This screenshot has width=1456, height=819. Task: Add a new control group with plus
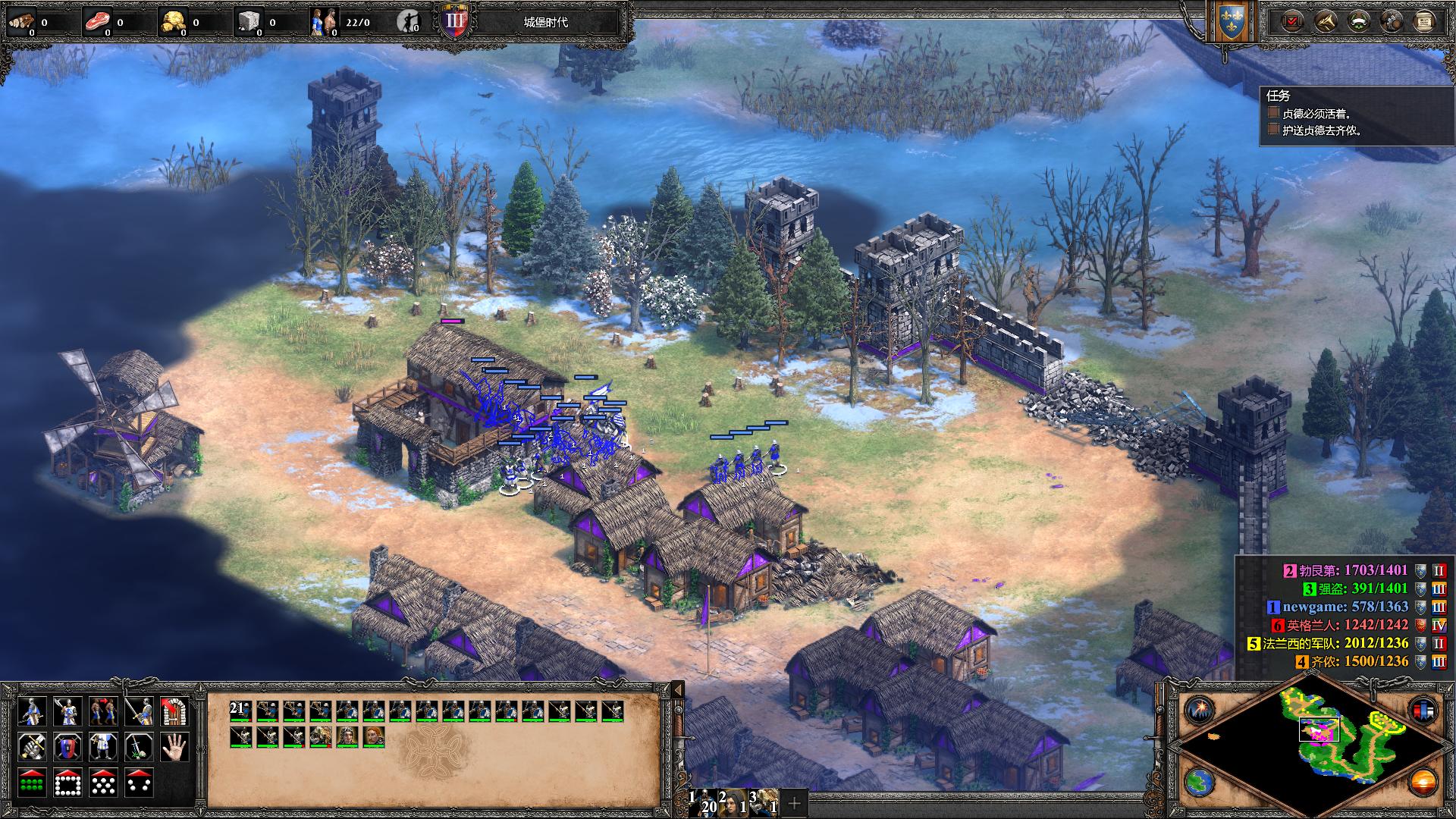pos(794,802)
